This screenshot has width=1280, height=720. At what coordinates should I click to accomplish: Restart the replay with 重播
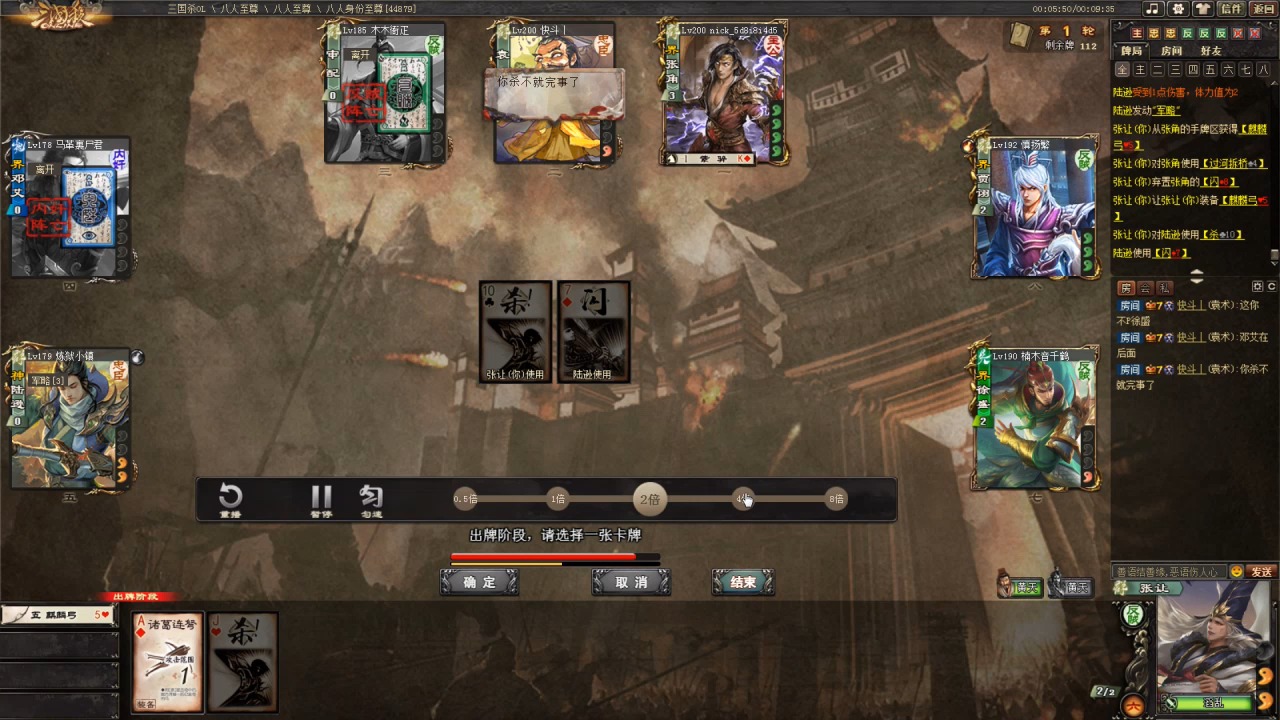tap(231, 500)
